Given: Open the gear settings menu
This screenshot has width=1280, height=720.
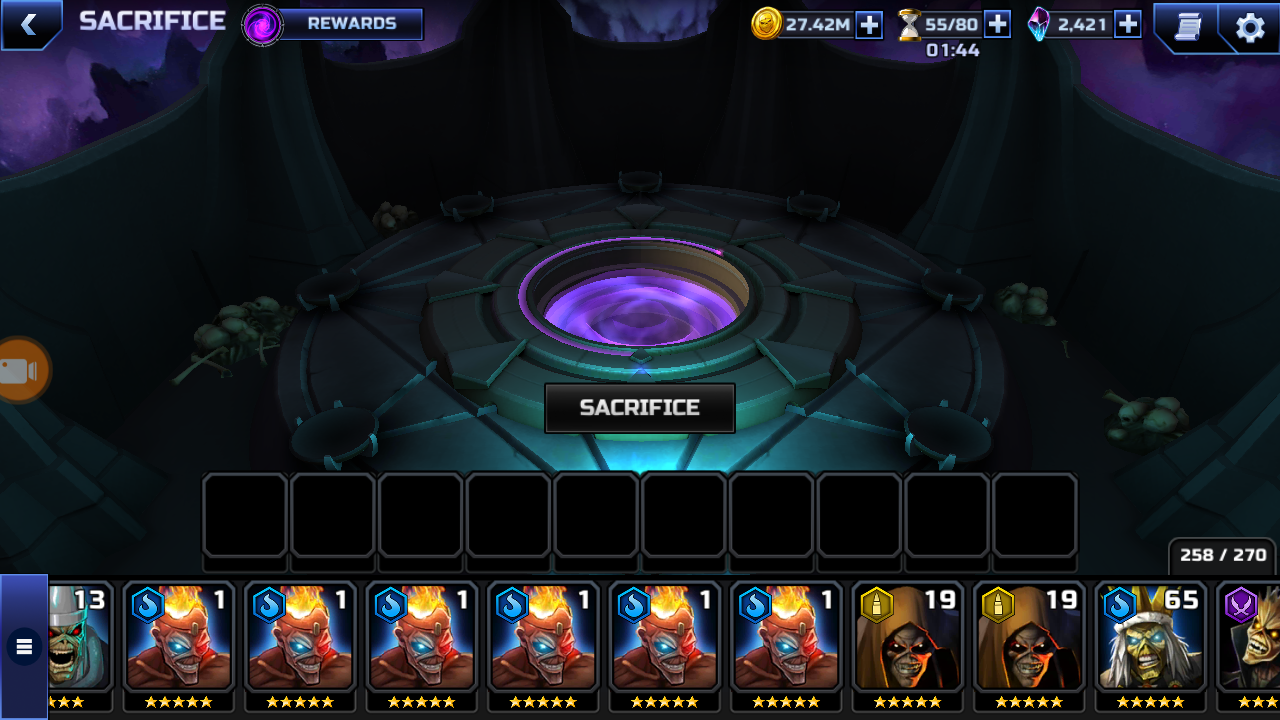Looking at the screenshot, I should (1250, 27).
